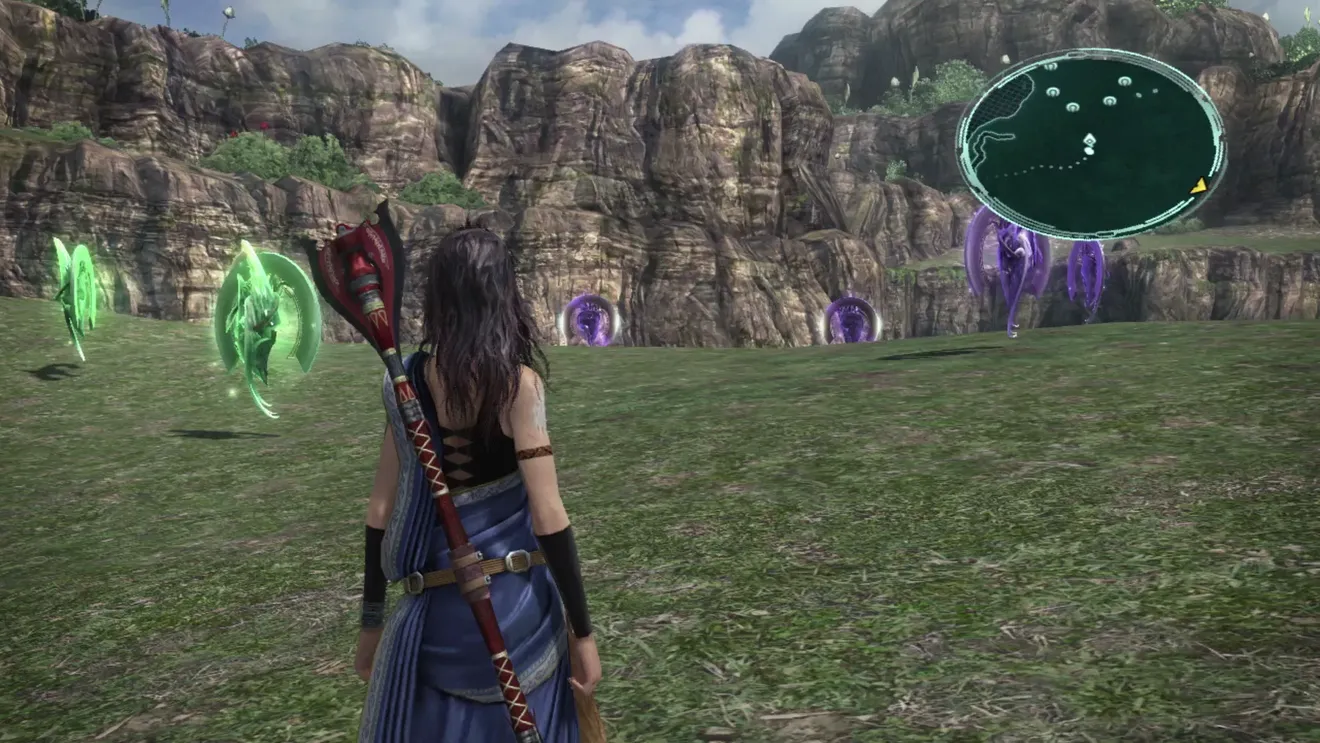Select the yellow arrow marker on minimap
The image size is (1320, 743).
(1198, 186)
